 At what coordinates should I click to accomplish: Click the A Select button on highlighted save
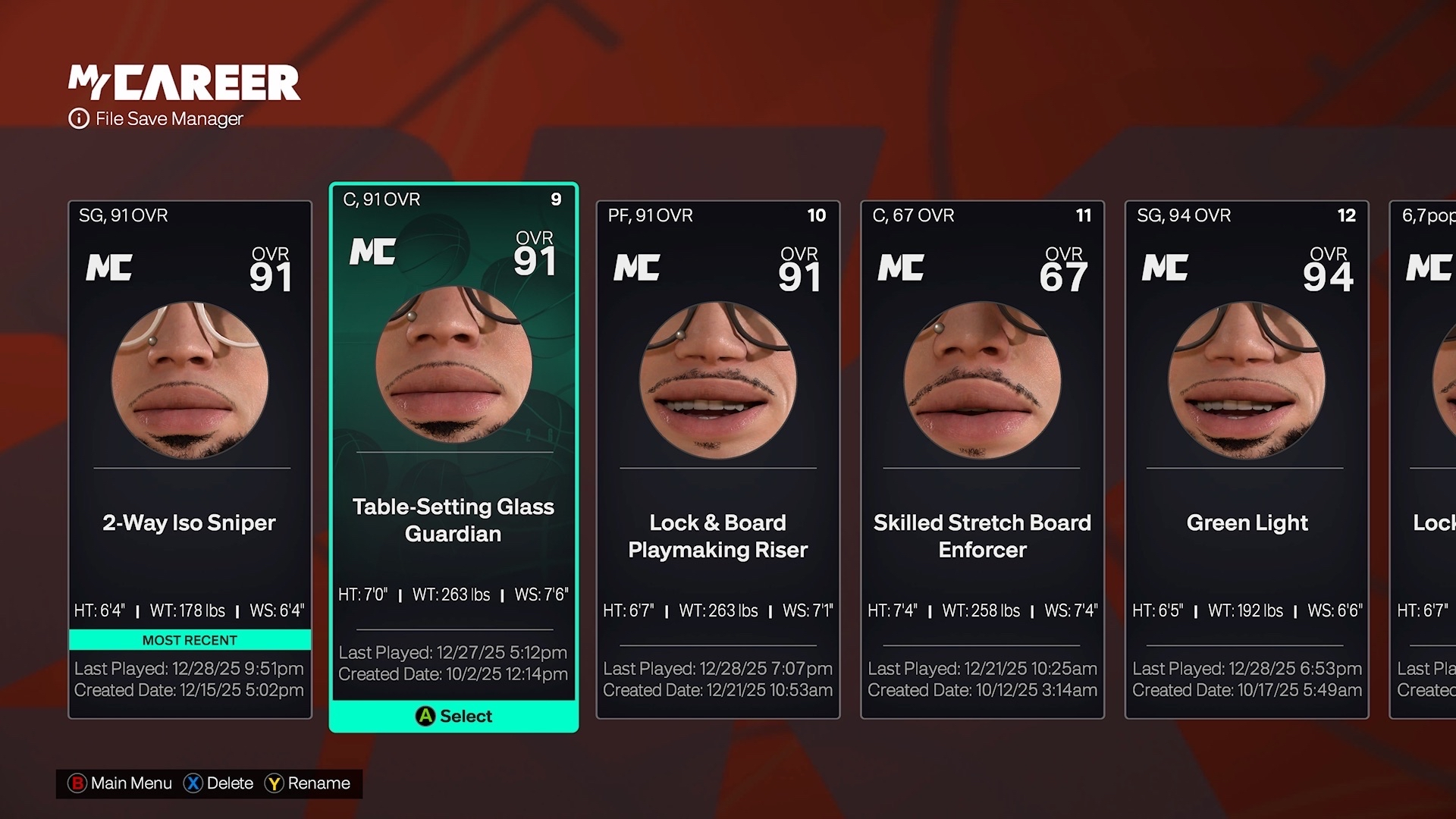tap(453, 716)
